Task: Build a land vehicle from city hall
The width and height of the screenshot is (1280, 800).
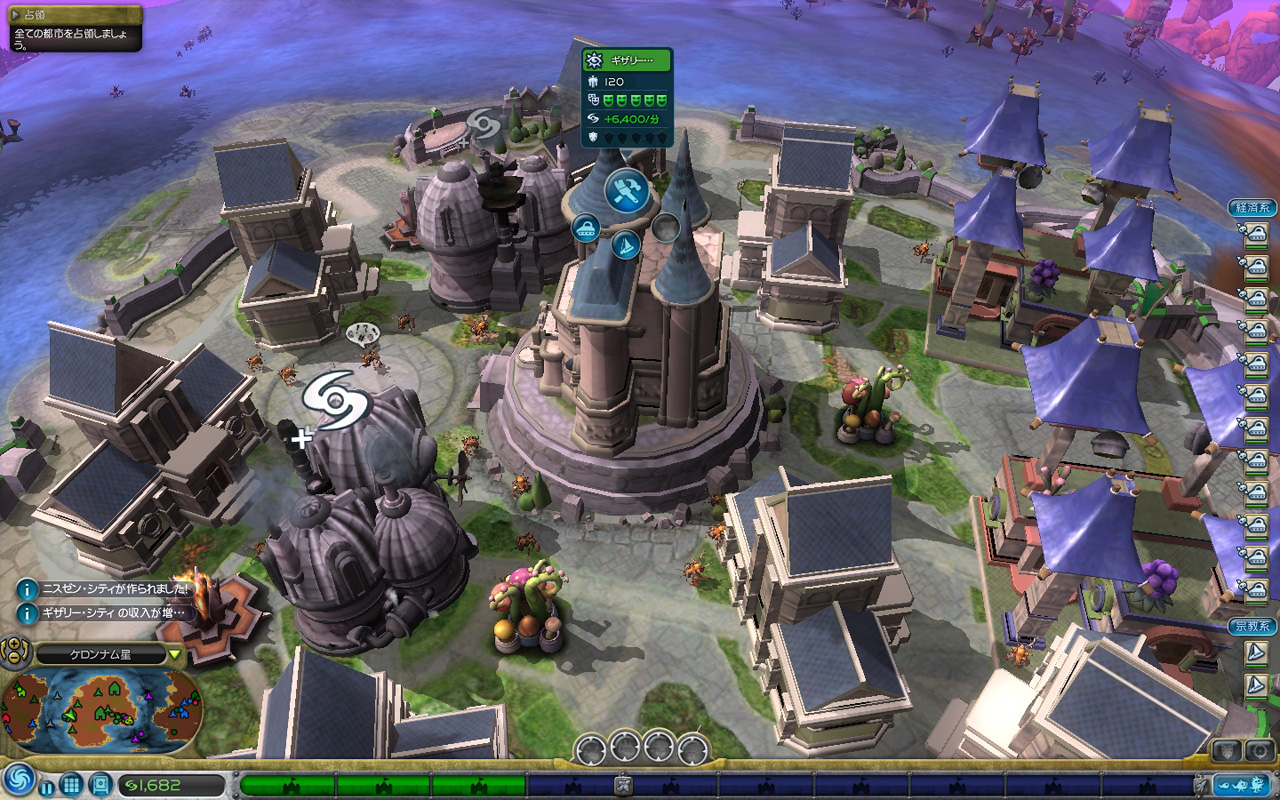Action: coord(586,228)
